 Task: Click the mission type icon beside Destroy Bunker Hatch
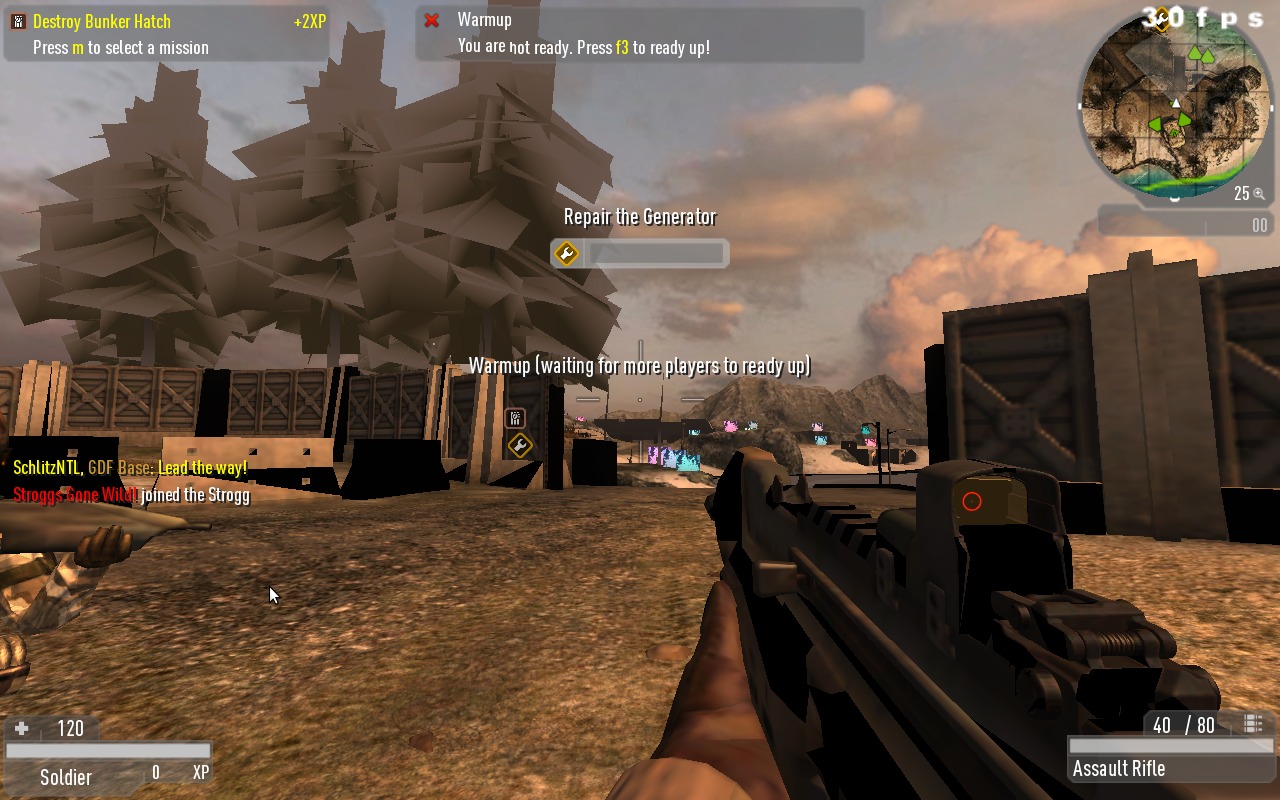pyautogui.click(x=17, y=22)
